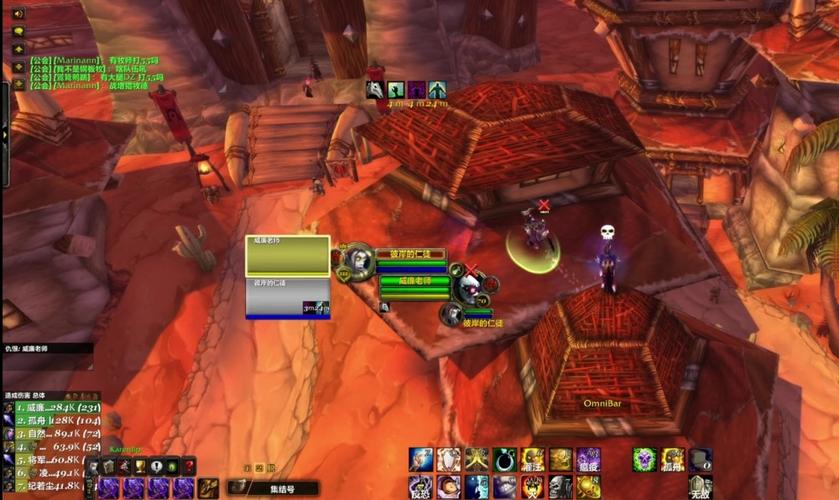Screen dimensions: 839x500
Task: Click the top damage meter row 威廉
Action: click(x=50, y=407)
